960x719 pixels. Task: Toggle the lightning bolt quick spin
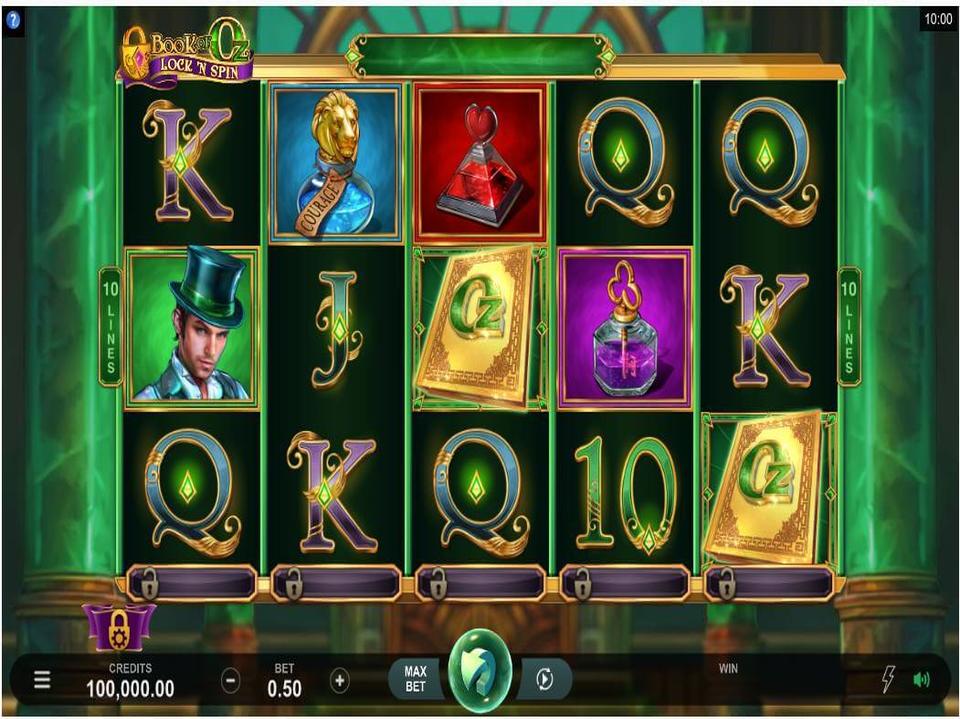click(x=887, y=680)
